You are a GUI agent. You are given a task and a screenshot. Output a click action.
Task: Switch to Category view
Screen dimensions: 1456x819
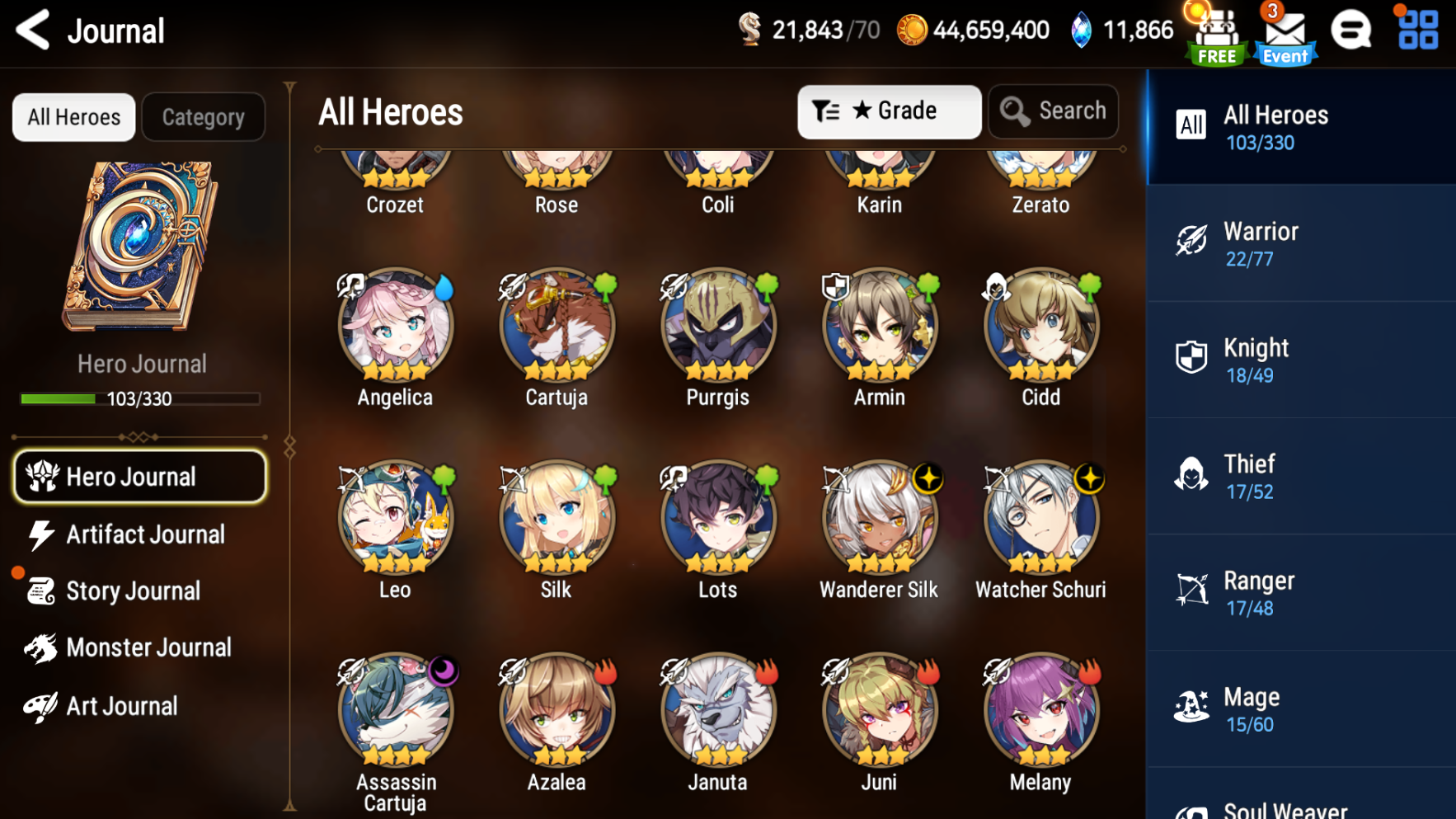coord(203,117)
